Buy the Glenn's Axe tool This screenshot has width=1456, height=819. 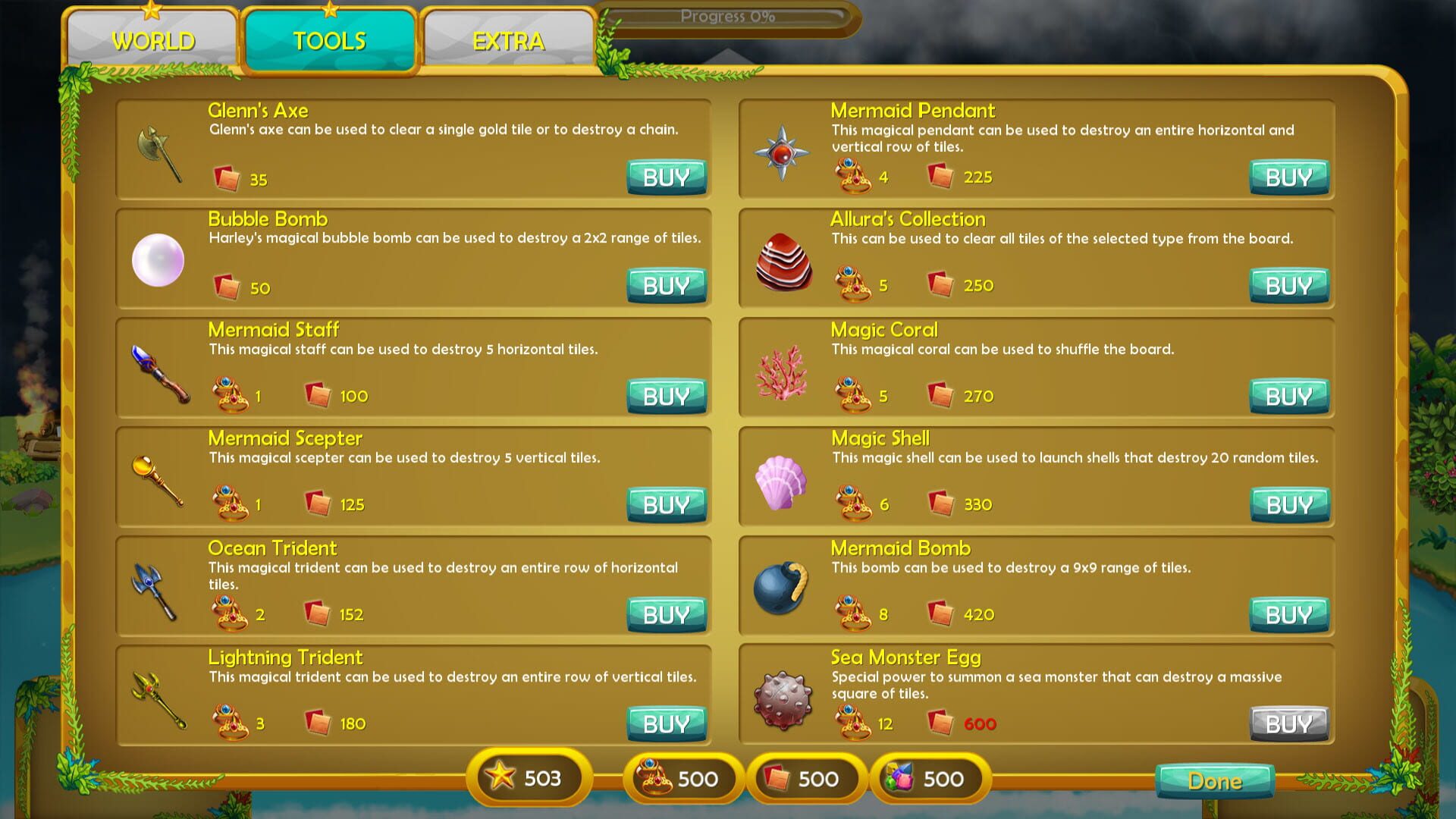[666, 177]
